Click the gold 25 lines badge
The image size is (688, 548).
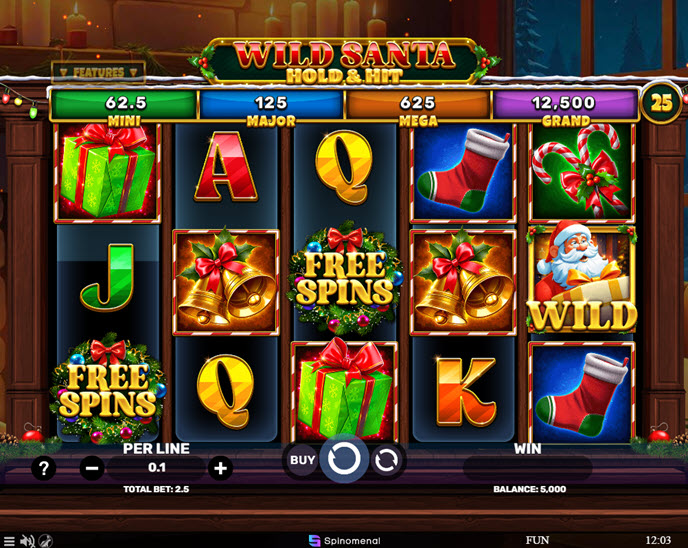(x=661, y=102)
